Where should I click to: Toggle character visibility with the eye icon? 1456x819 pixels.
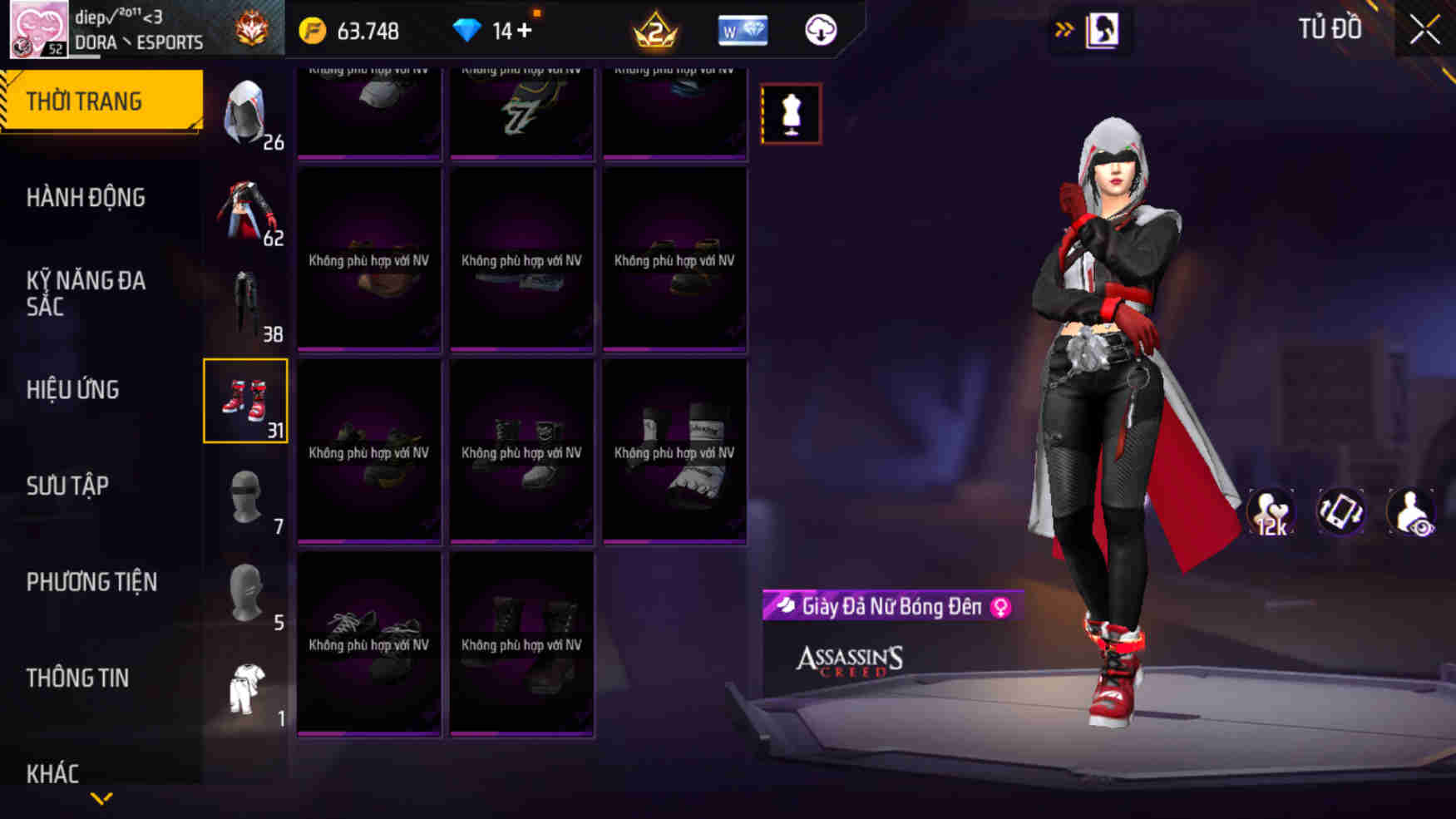[x=1410, y=512]
